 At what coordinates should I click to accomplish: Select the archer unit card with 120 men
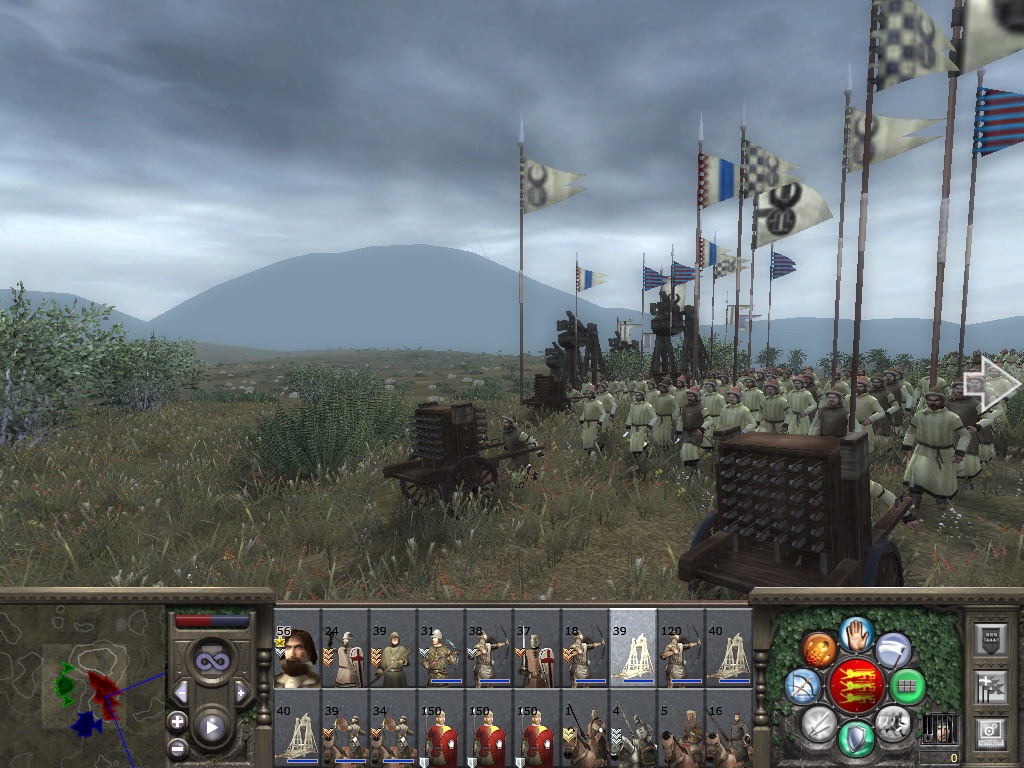pos(681,648)
